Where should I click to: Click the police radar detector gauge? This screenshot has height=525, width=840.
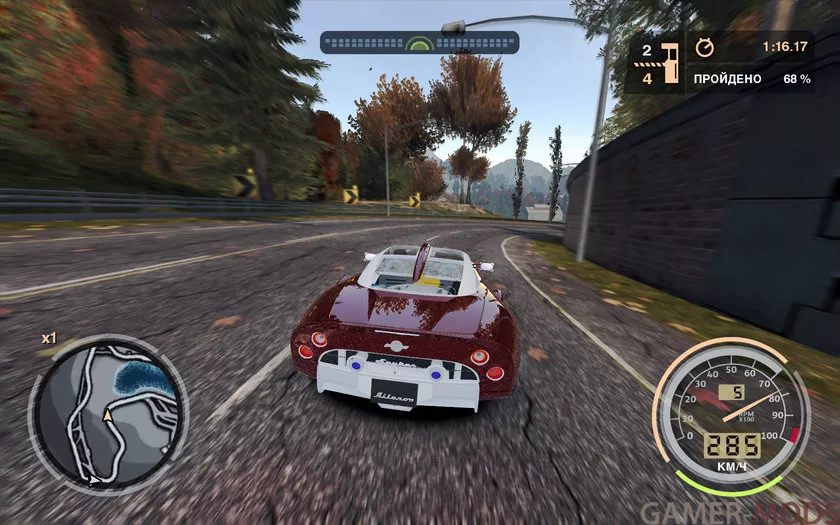point(419,43)
